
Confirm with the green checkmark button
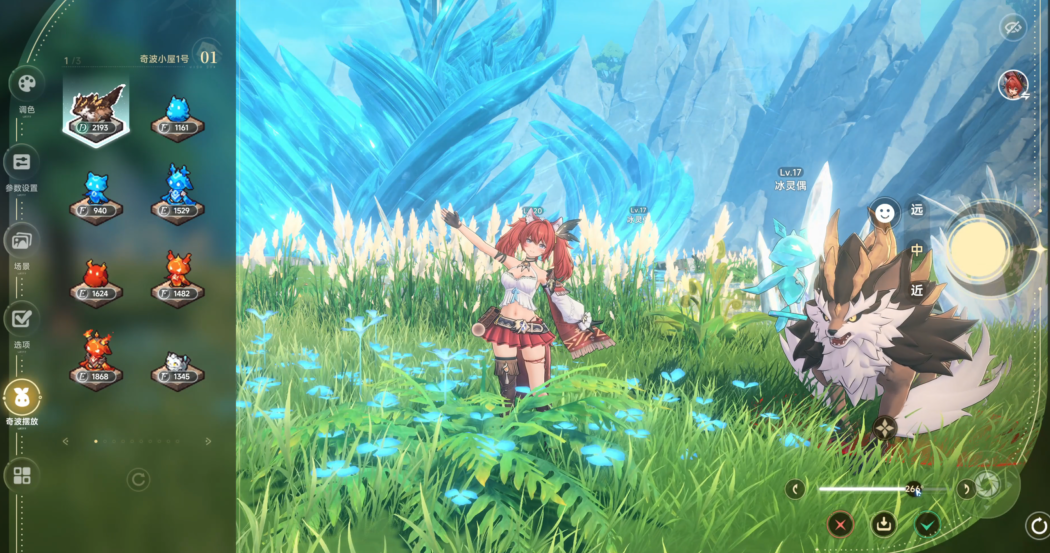(928, 523)
